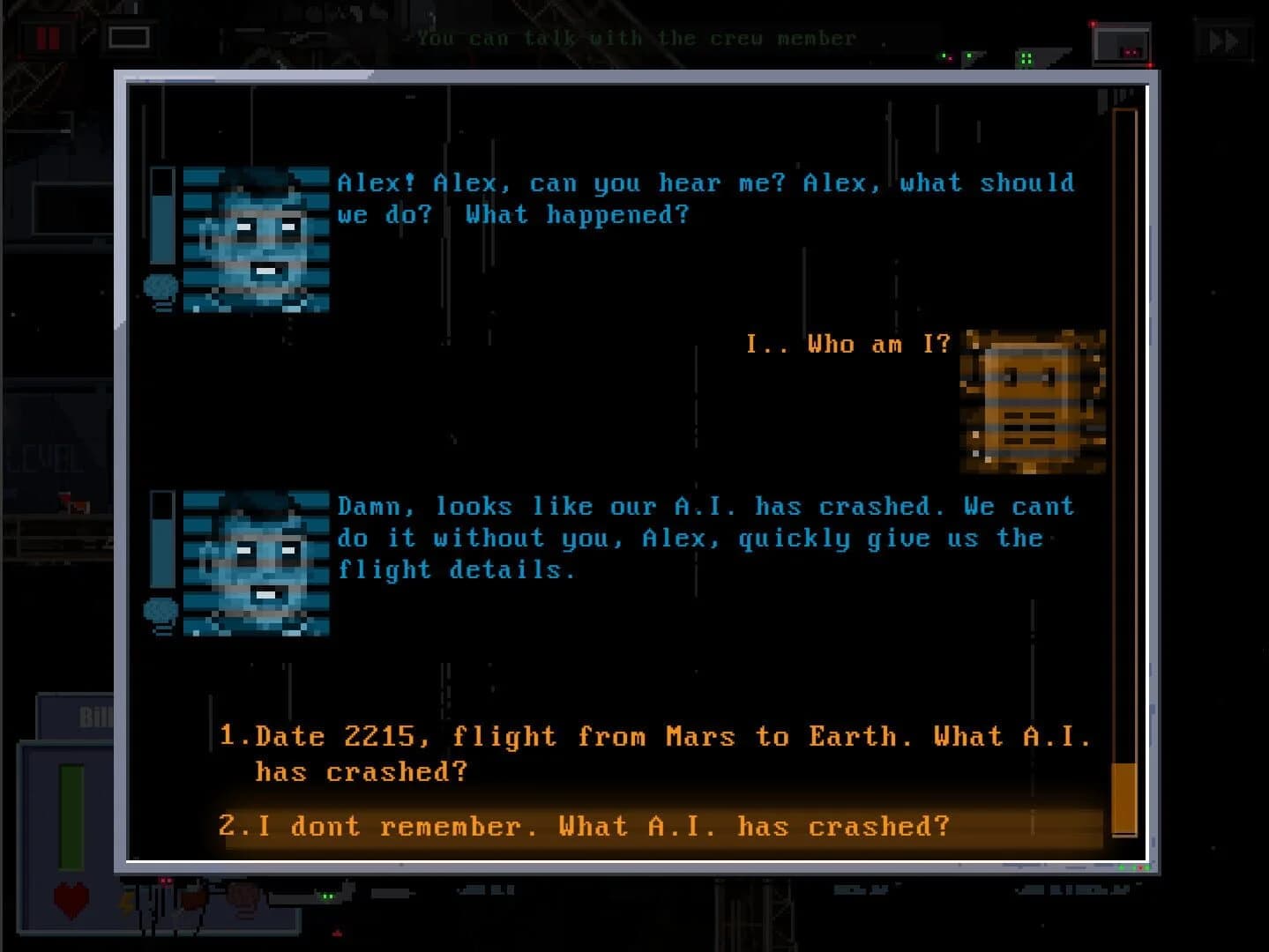The height and width of the screenshot is (952, 1269).
Task: Choose answer 2 'I dont remember'
Action: click(x=586, y=827)
